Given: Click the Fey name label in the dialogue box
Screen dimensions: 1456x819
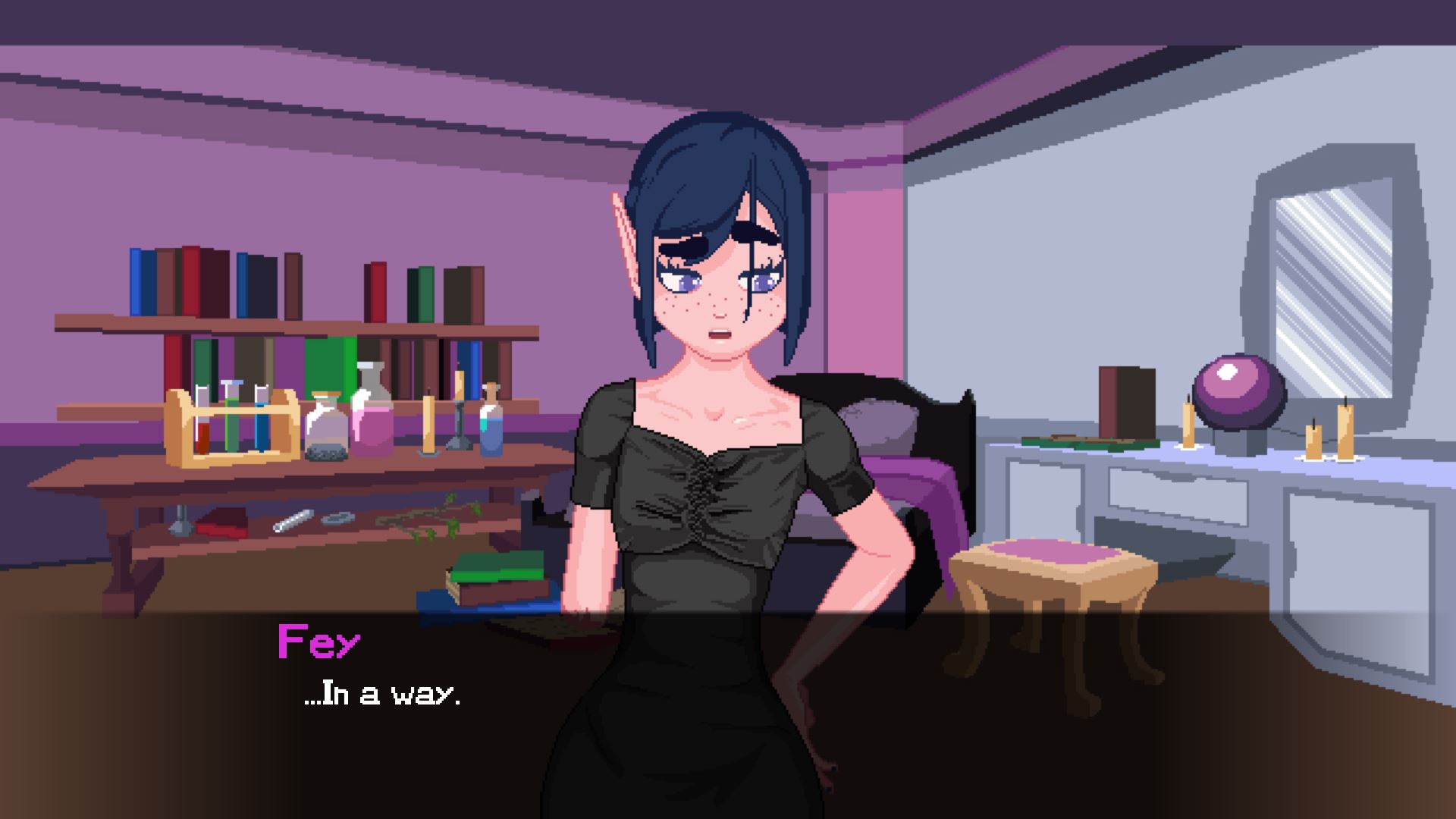Looking at the screenshot, I should [318, 641].
